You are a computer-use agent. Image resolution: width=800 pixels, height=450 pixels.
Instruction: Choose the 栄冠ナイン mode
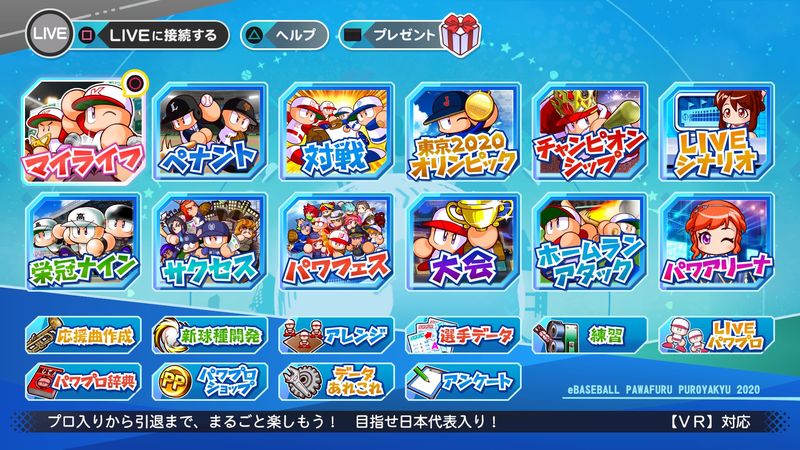(x=86, y=240)
